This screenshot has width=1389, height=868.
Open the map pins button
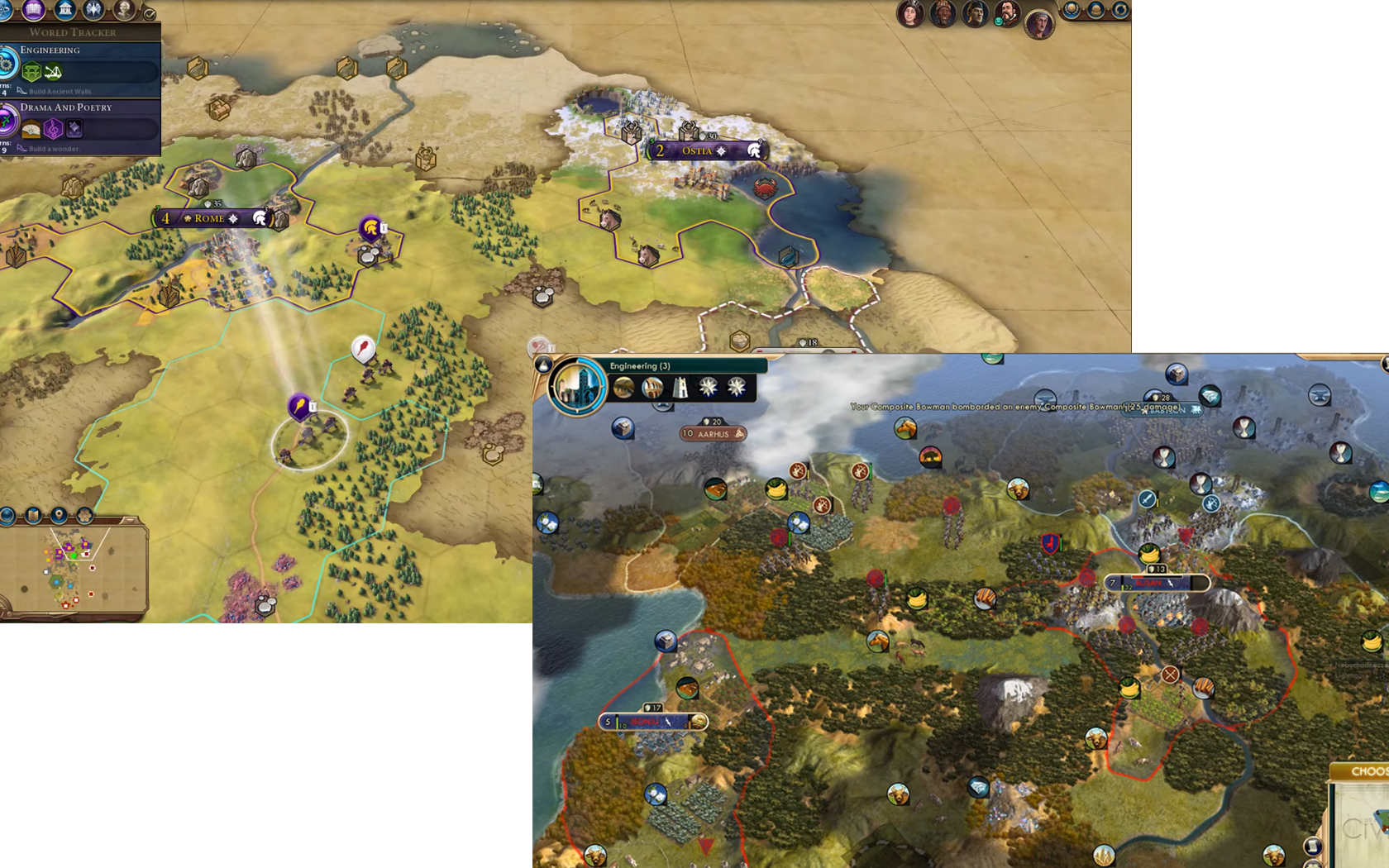pyautogui.click(x=59, y=516)
